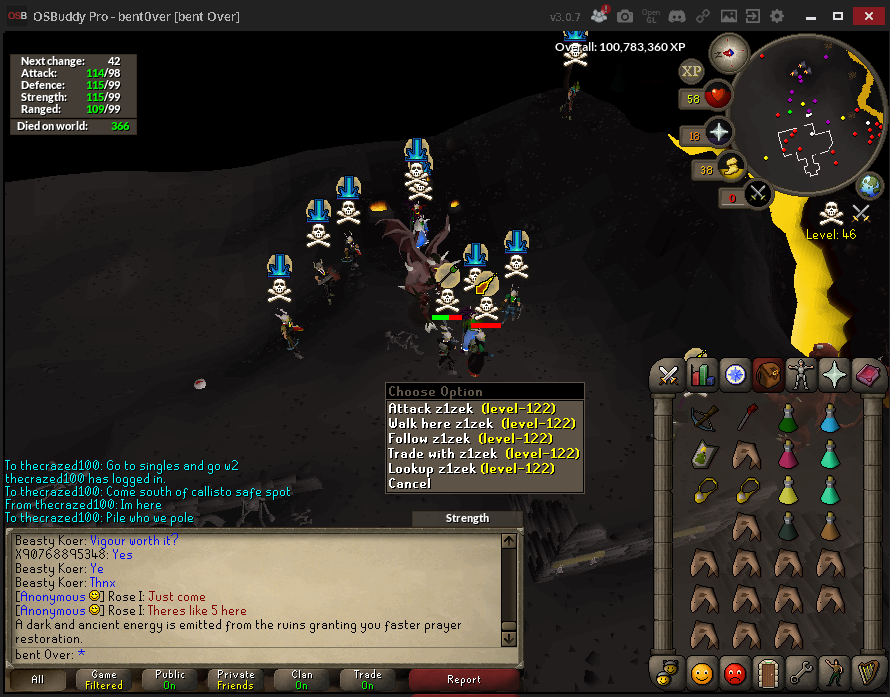Select Follow z1zek from the menu
The image size is (890, 697).
point(468,438)
